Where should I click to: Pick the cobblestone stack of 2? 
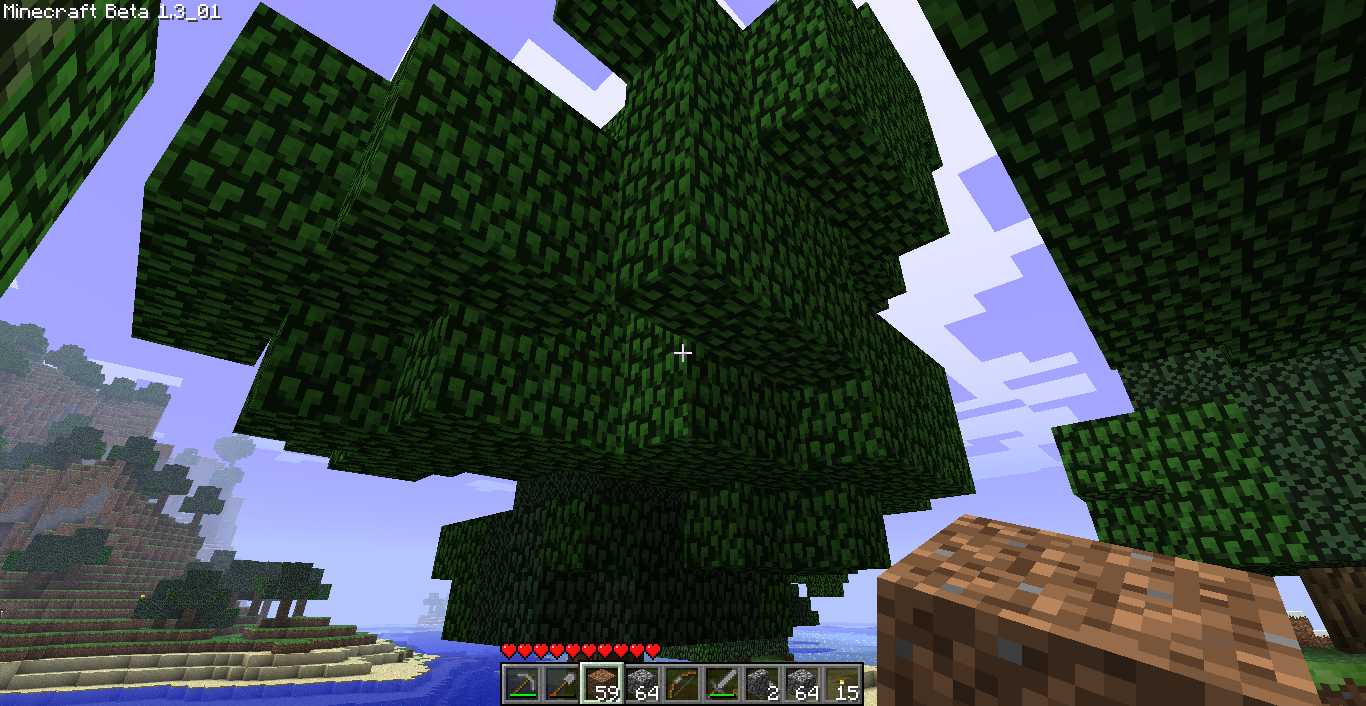coord(762,684)
